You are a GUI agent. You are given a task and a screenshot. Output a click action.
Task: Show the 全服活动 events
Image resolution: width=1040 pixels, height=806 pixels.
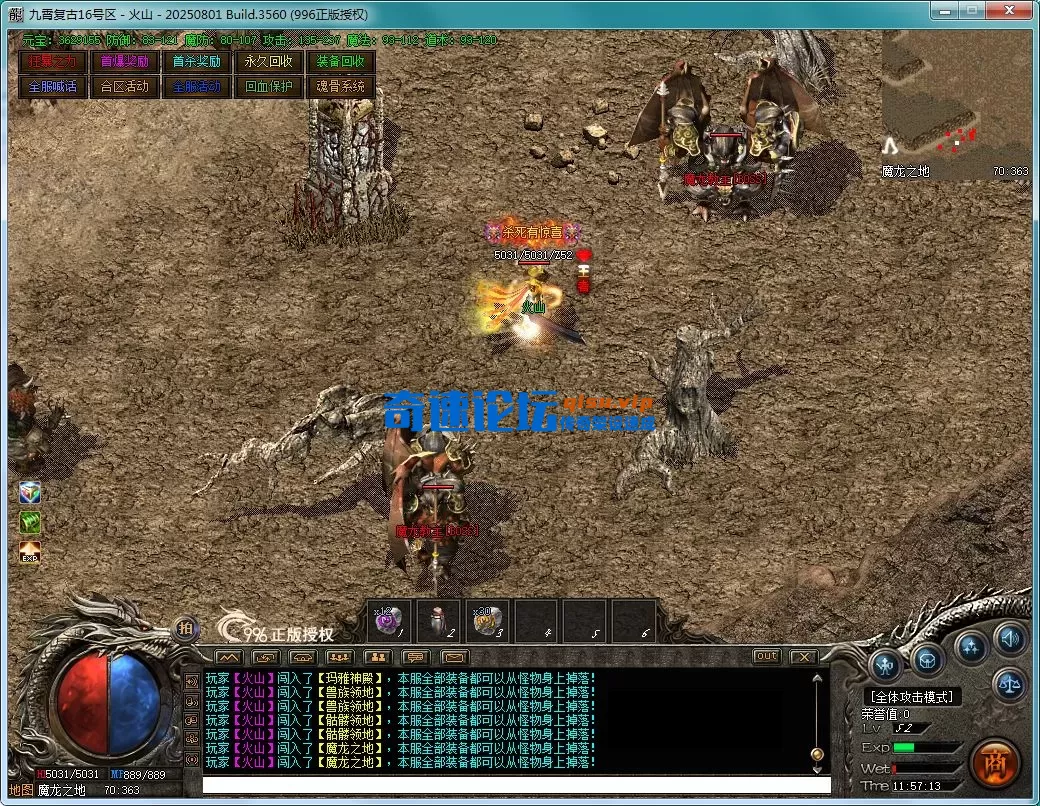click(196, 86)
